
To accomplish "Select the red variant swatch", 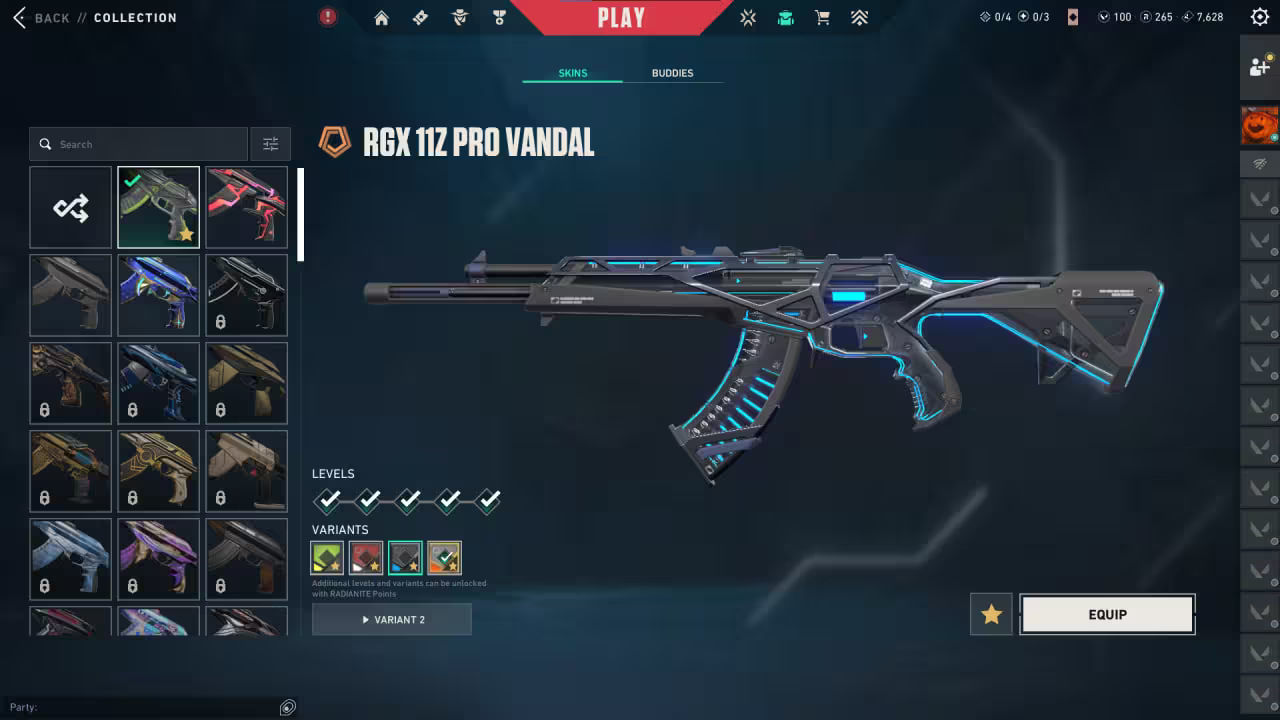I will 366,557.
